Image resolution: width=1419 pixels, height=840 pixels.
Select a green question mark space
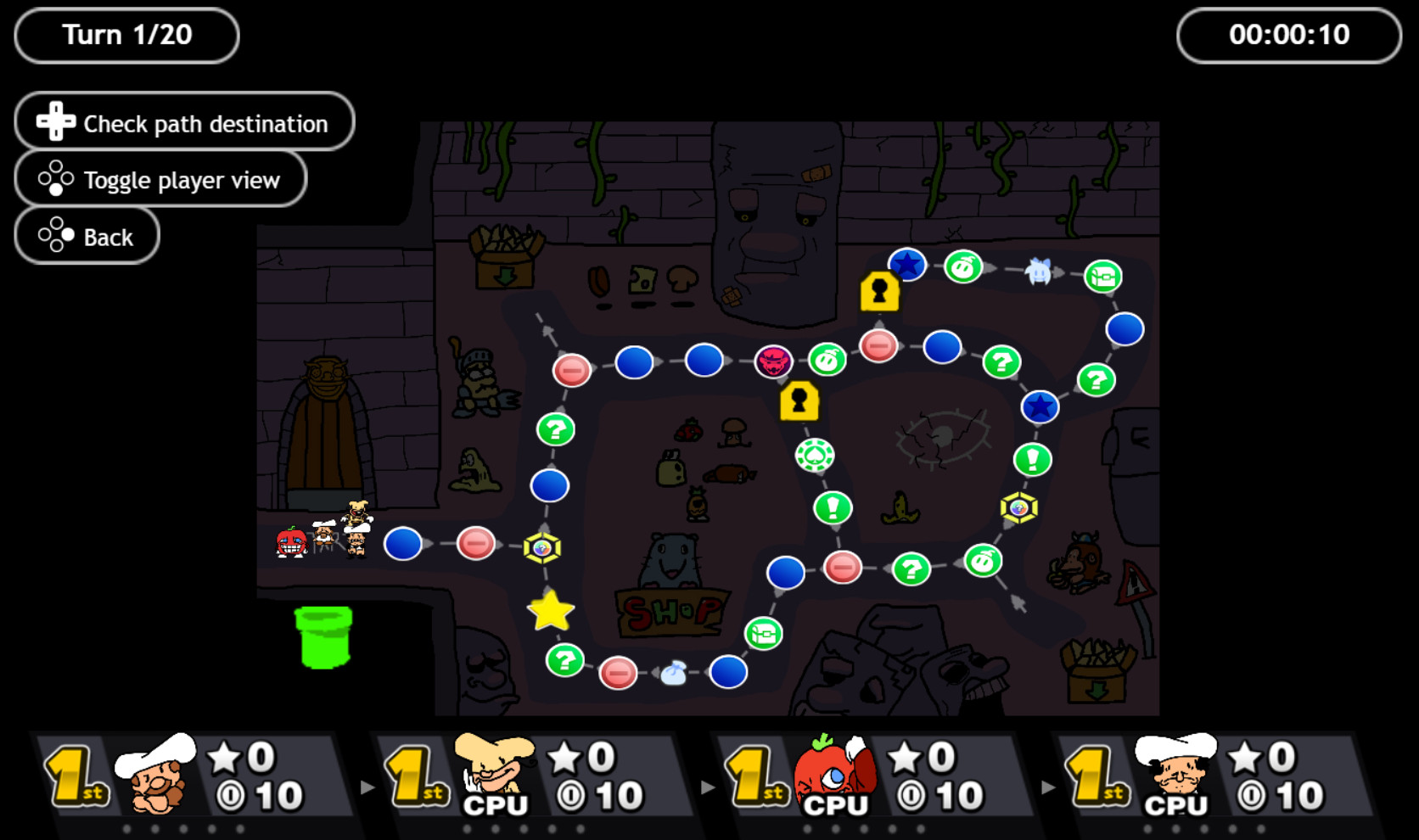pos(554,429)
